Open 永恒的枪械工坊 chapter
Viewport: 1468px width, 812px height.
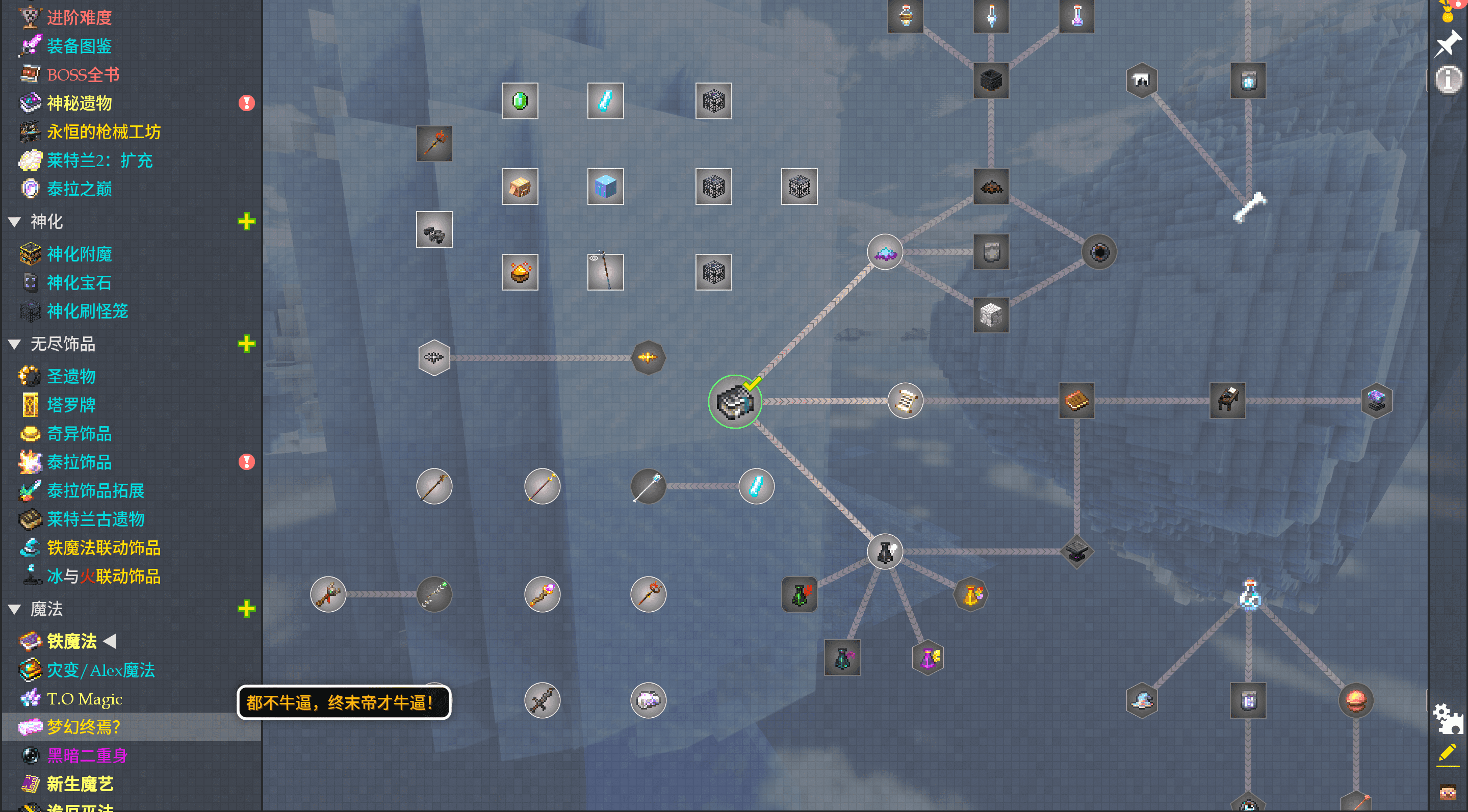(x=103, y=132)
